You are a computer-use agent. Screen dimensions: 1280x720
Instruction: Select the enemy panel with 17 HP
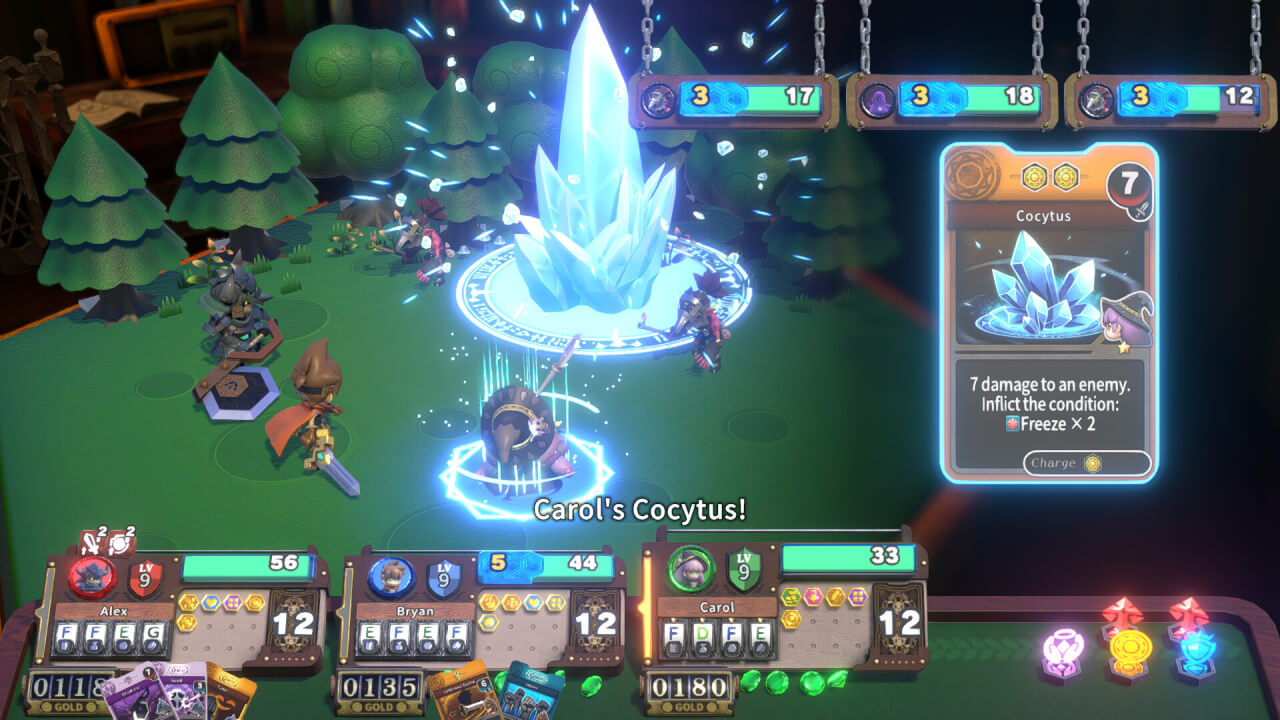733,100
